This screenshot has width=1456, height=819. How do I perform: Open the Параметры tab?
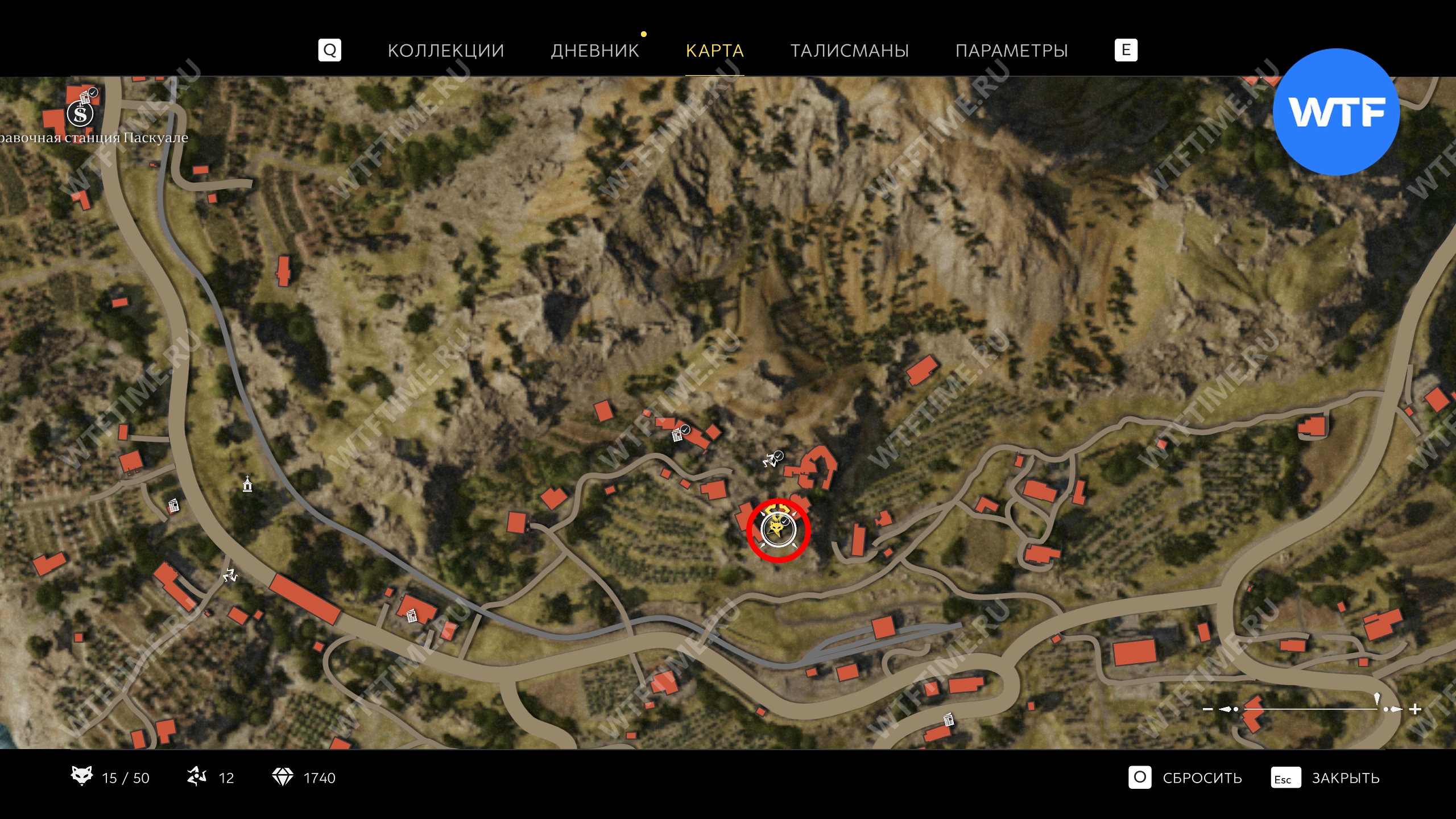(x=1011, y=51)
